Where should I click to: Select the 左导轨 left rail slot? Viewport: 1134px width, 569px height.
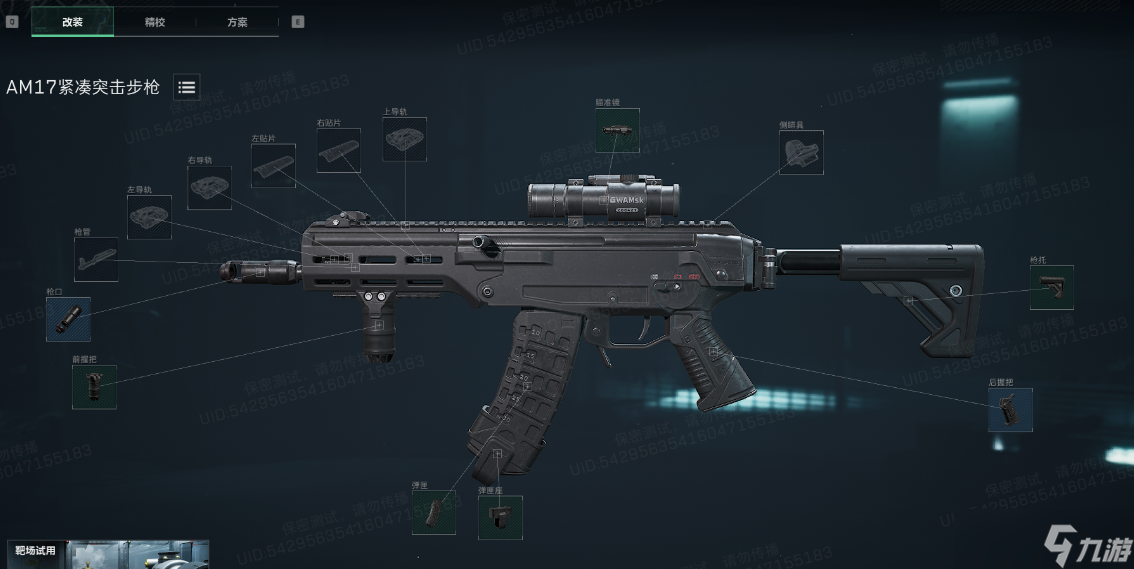[x=149, y=217]
